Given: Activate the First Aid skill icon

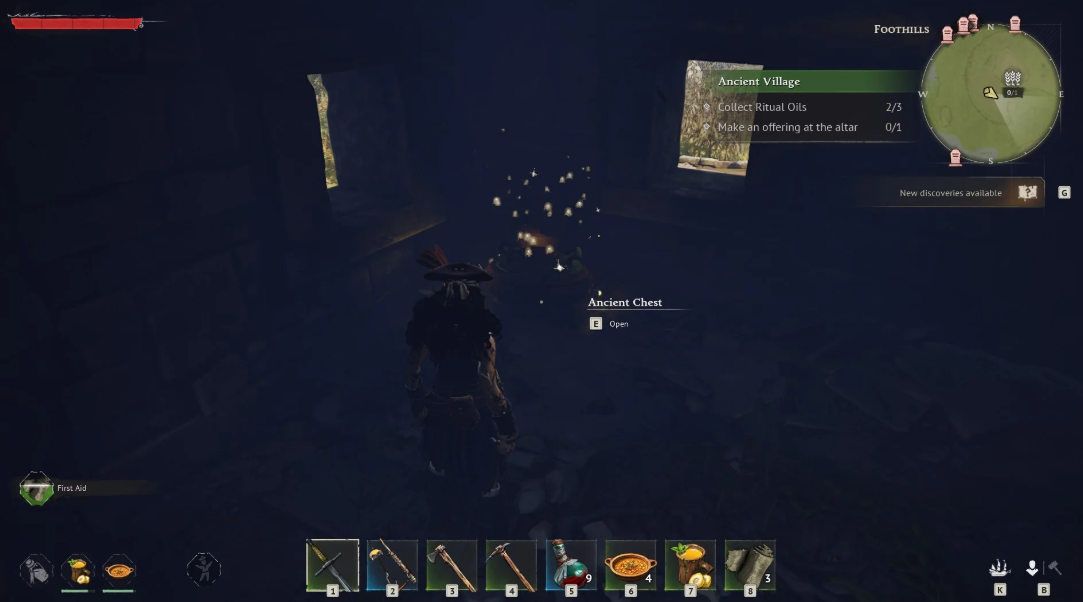Looking at the screenshot, I should [37, 489].
